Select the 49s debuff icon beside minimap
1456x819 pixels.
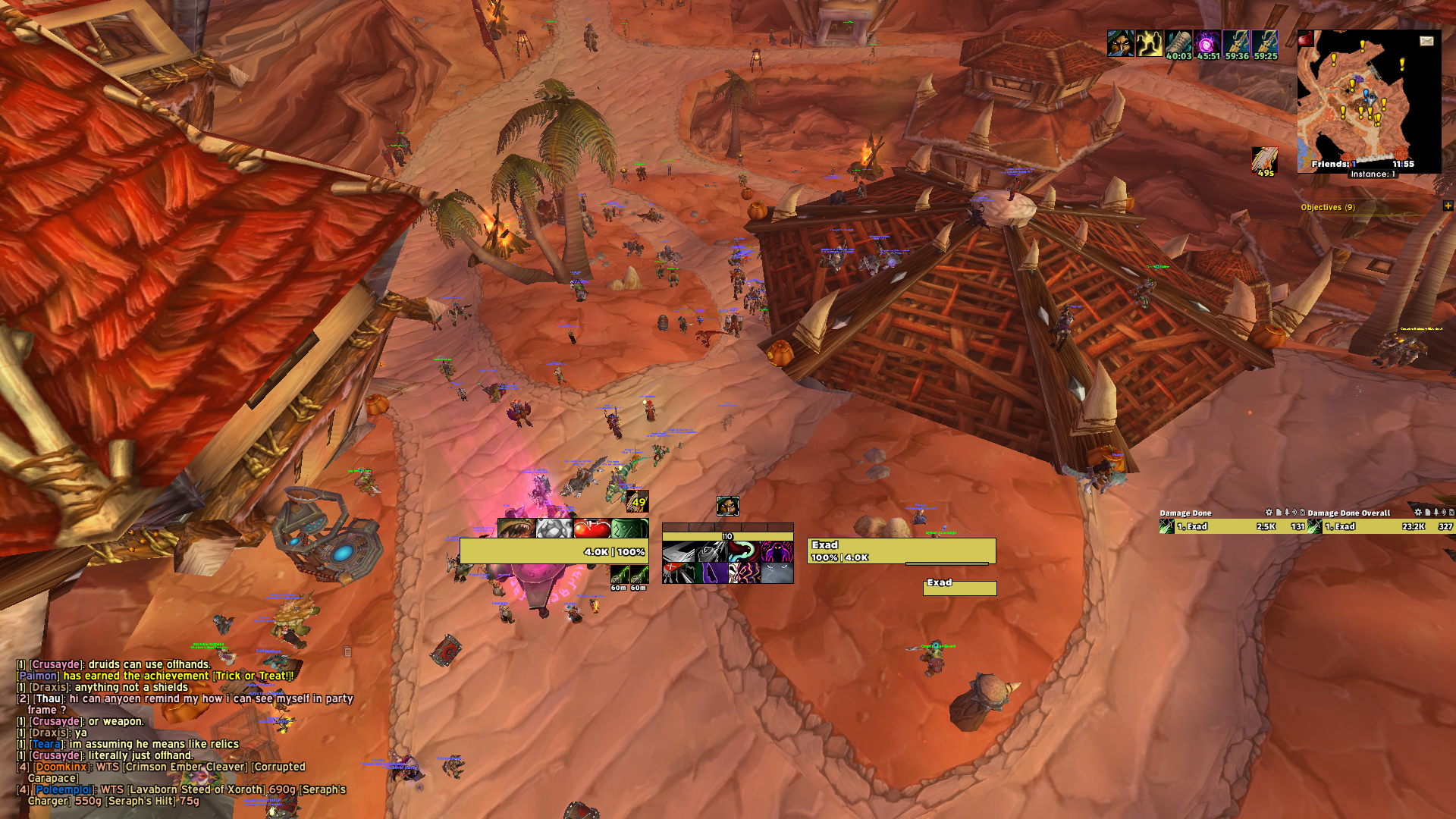1264,161
